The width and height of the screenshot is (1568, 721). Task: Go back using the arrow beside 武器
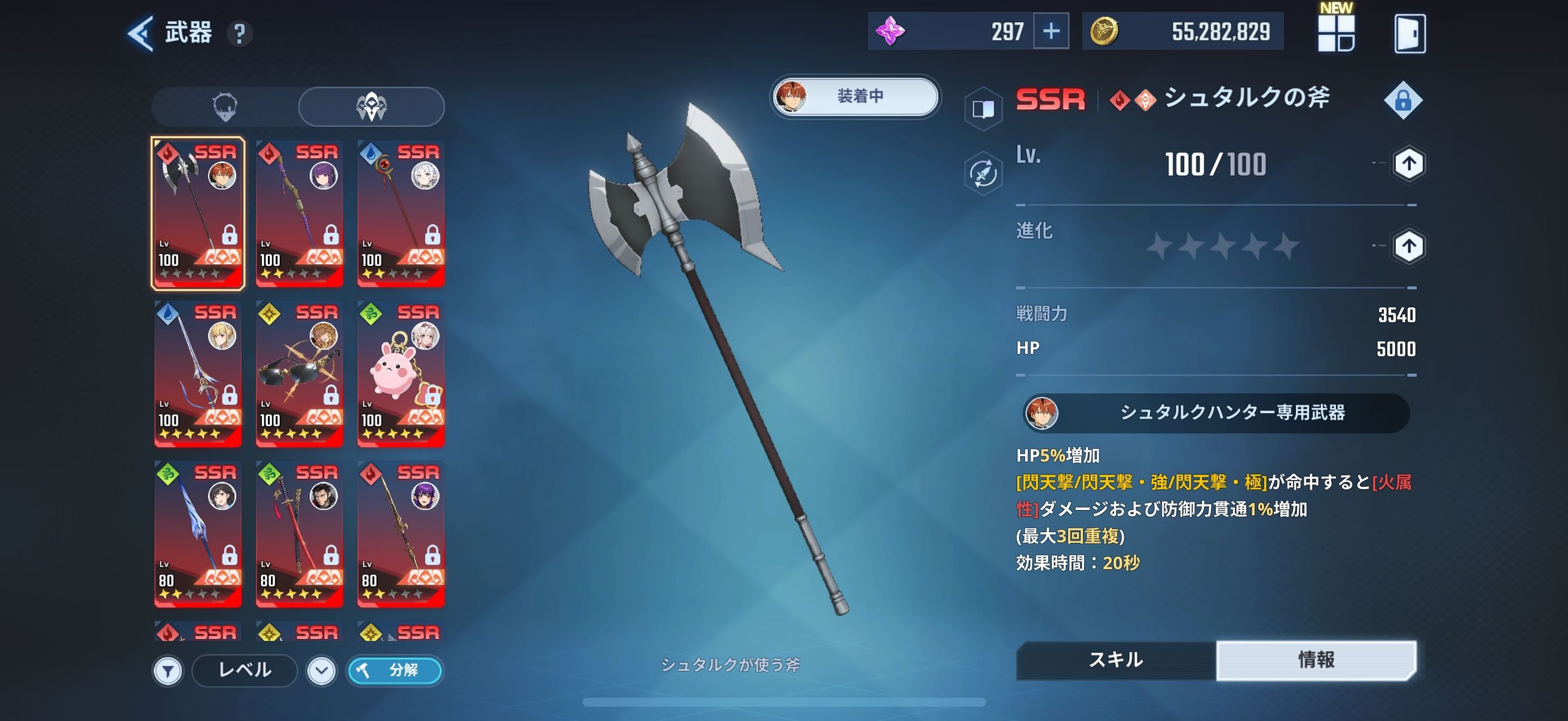141,33
